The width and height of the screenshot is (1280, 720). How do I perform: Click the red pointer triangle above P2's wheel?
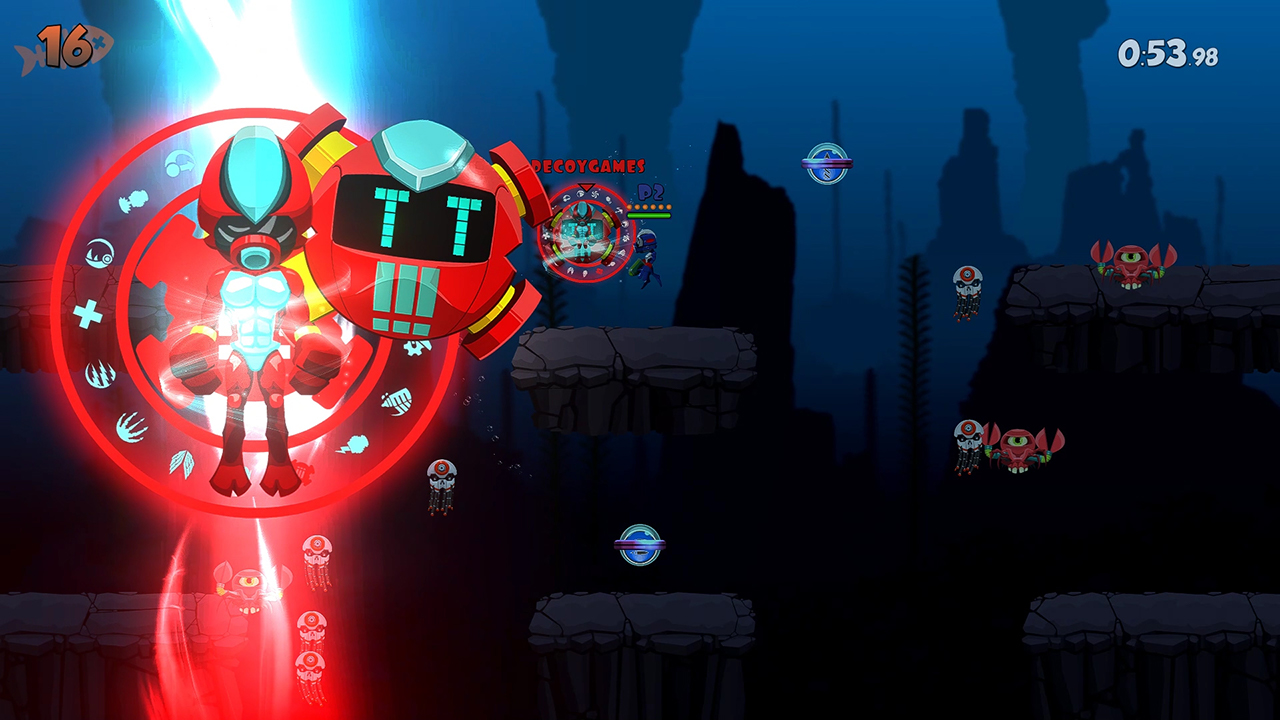(586, 187)
